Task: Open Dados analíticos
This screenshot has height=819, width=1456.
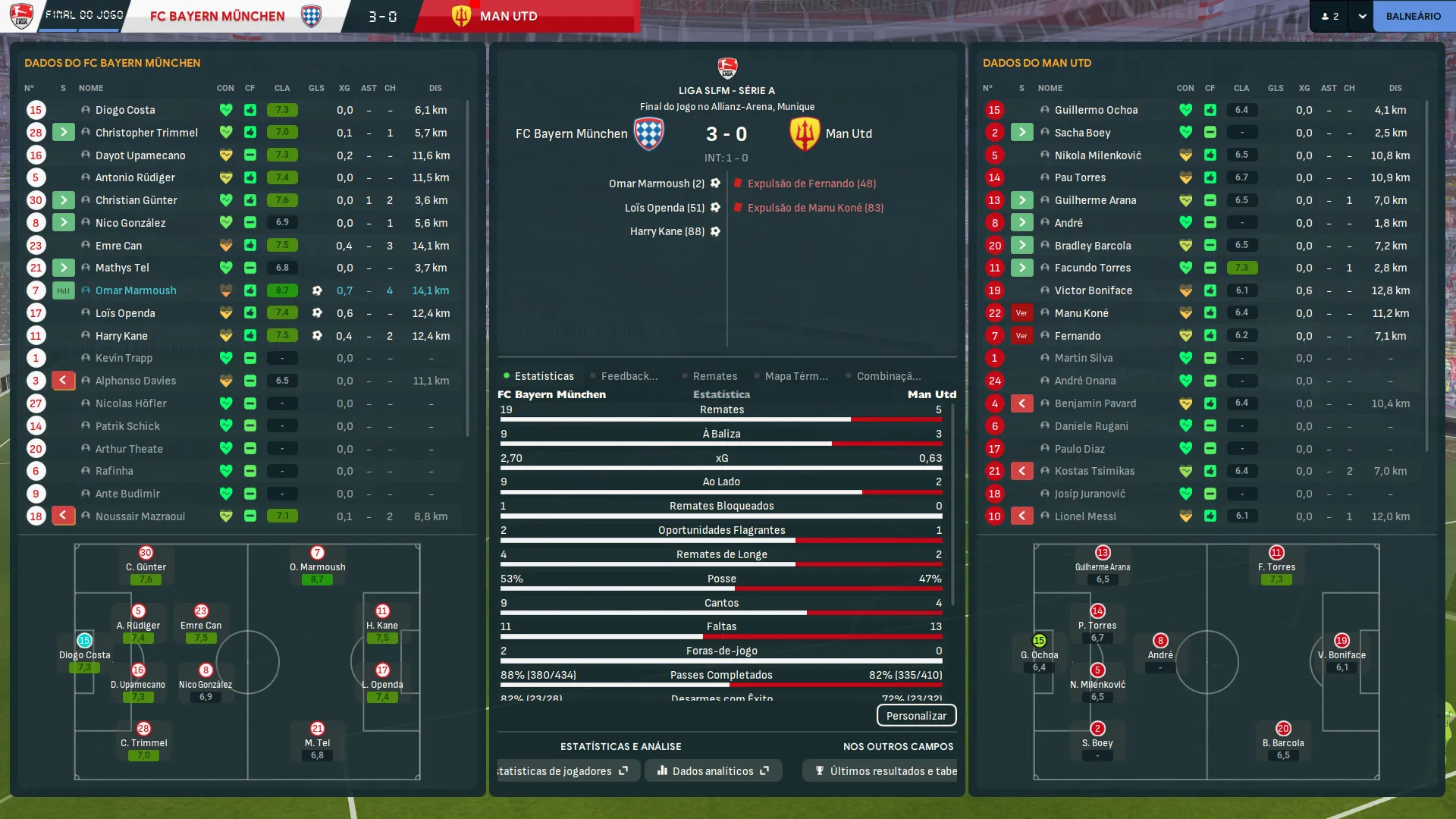Action: tap(713, 770)
